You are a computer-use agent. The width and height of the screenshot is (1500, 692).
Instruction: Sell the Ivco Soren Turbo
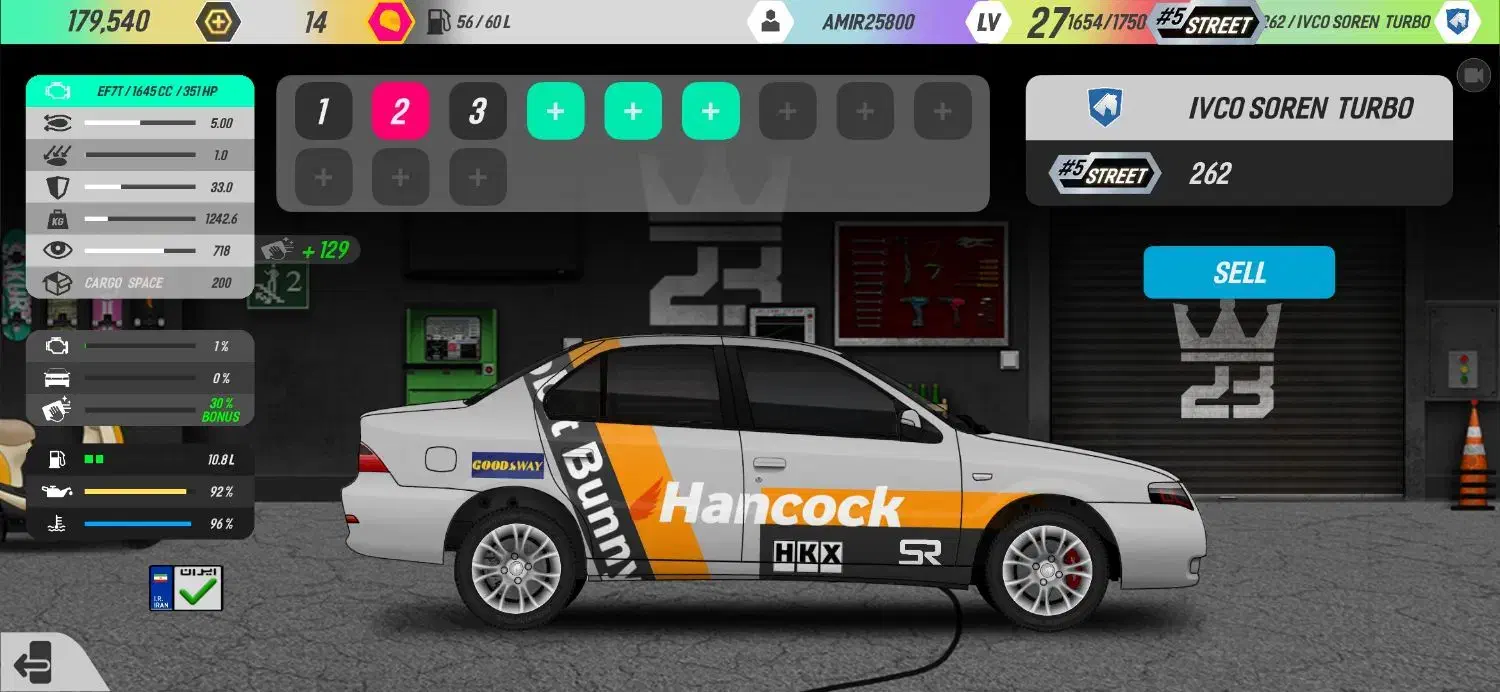coord(1238,272)
